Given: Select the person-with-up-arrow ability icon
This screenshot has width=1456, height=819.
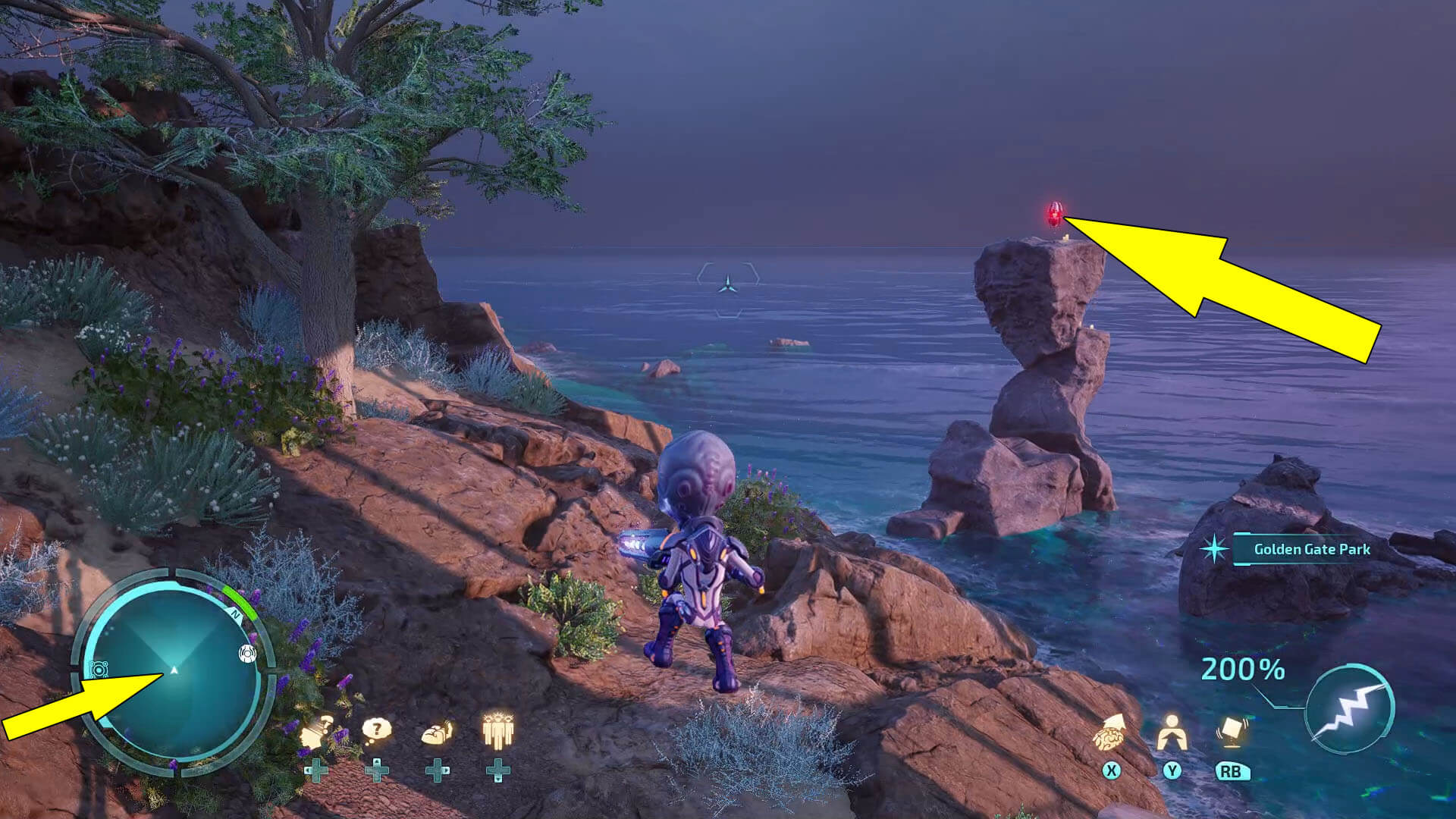Looking at the screenshot, I should 1172,731.
